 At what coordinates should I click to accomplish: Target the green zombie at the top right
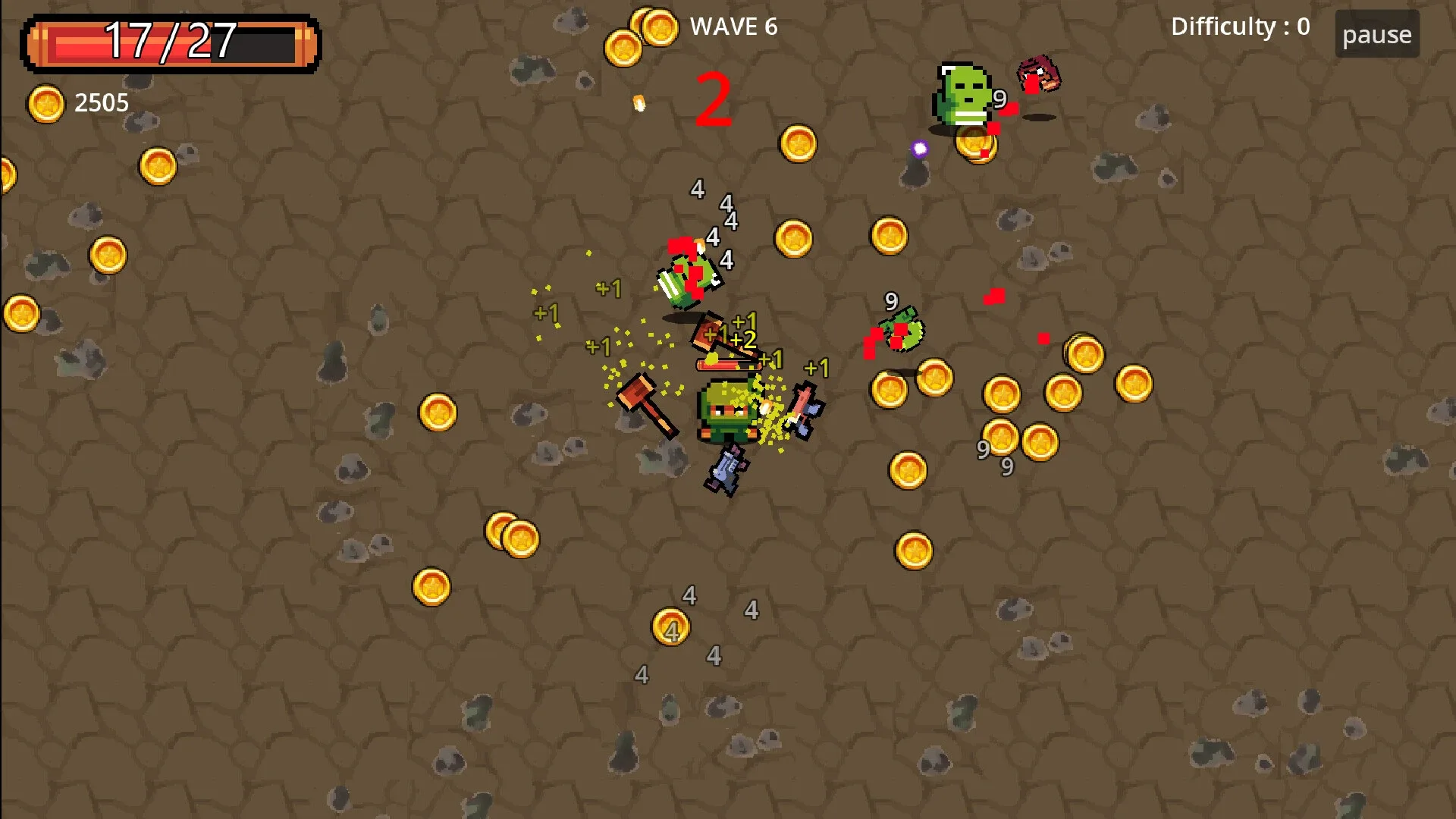click(963, 91)
